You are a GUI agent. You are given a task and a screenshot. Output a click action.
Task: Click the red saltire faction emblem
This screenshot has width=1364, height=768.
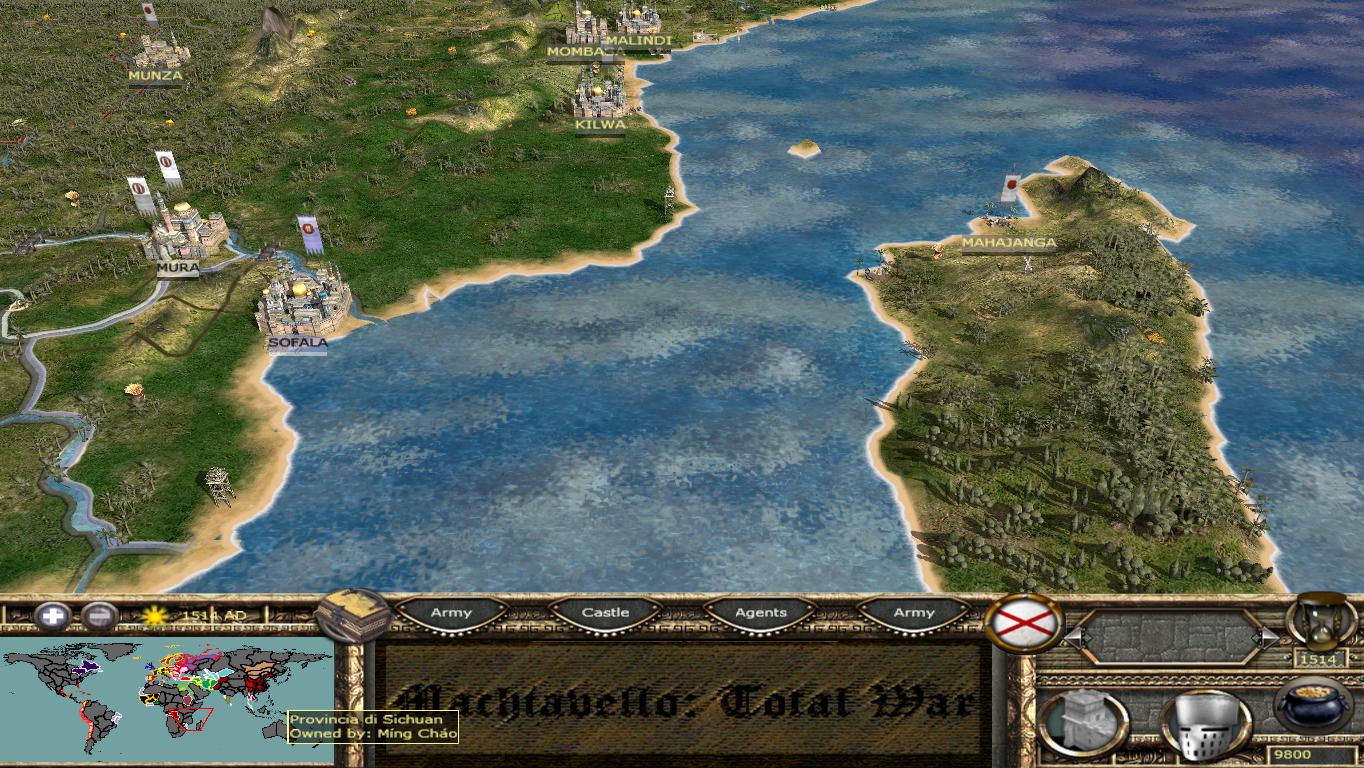coord(1021,625)
